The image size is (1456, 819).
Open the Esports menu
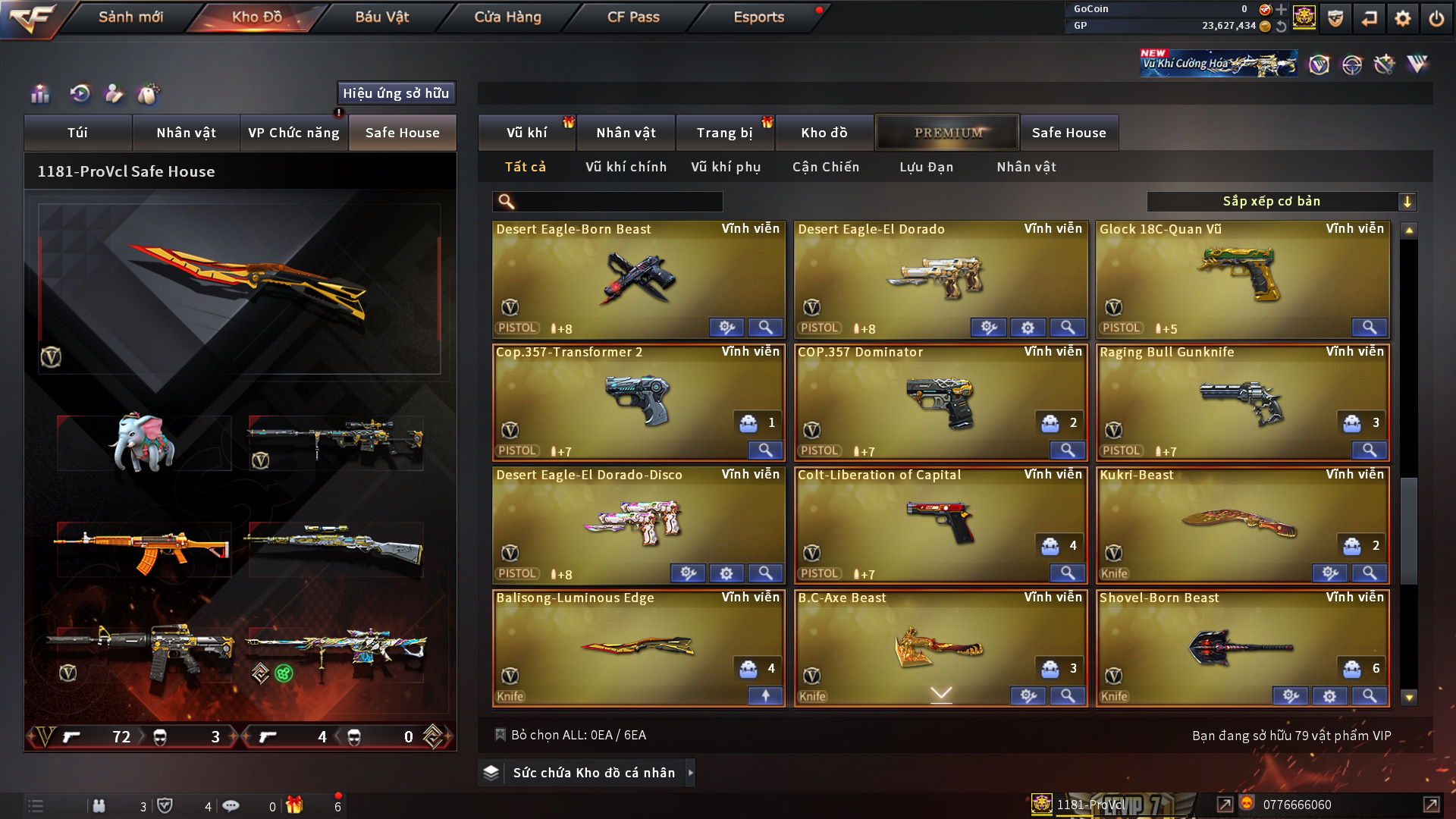click(758, 17)
